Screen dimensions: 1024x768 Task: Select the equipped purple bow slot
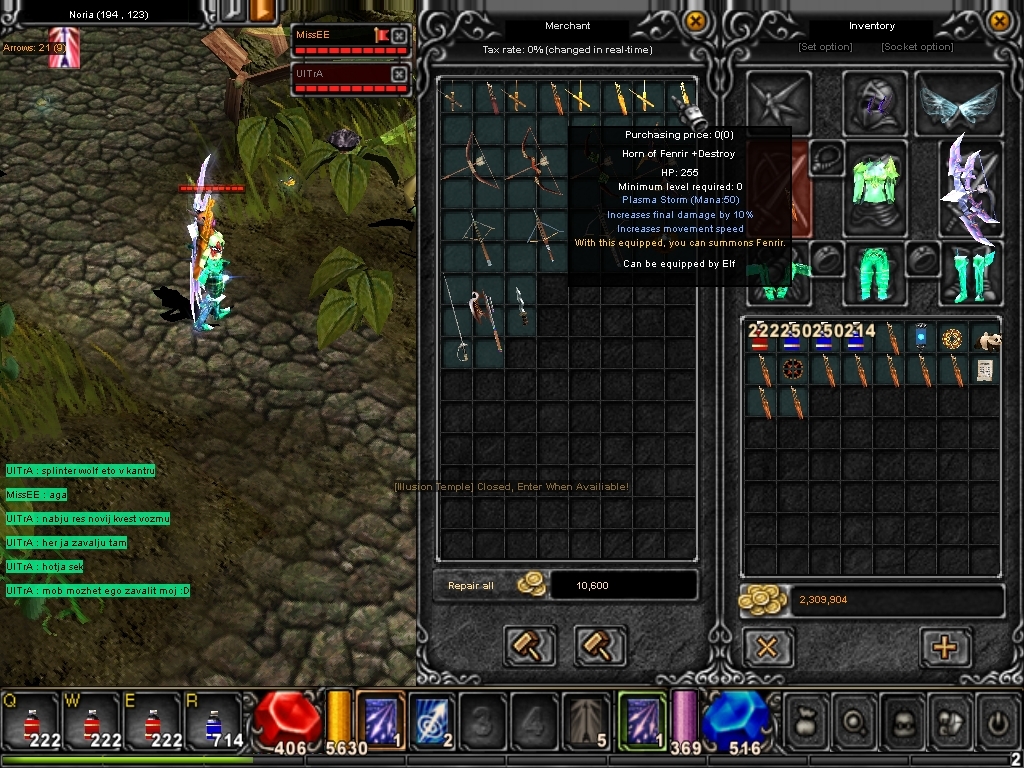pos(970,188)
